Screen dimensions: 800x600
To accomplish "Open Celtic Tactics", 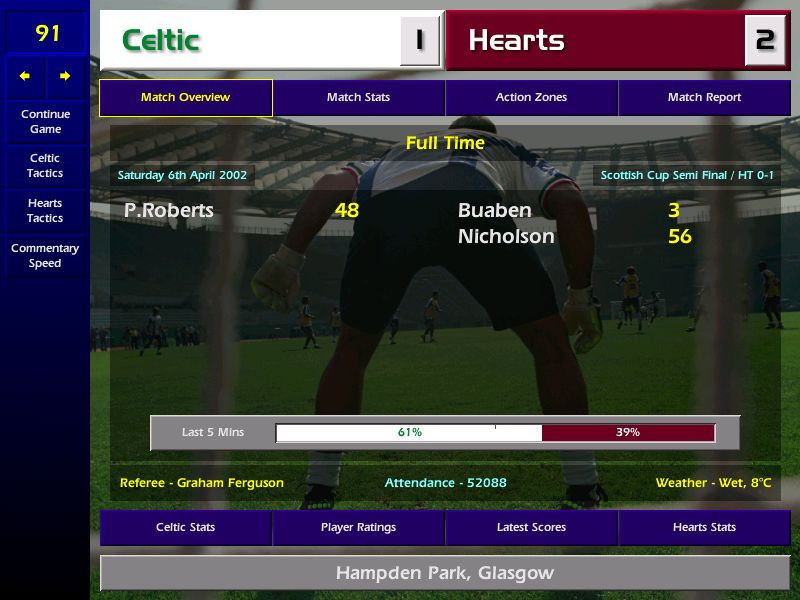I will (x=45, y=166).
